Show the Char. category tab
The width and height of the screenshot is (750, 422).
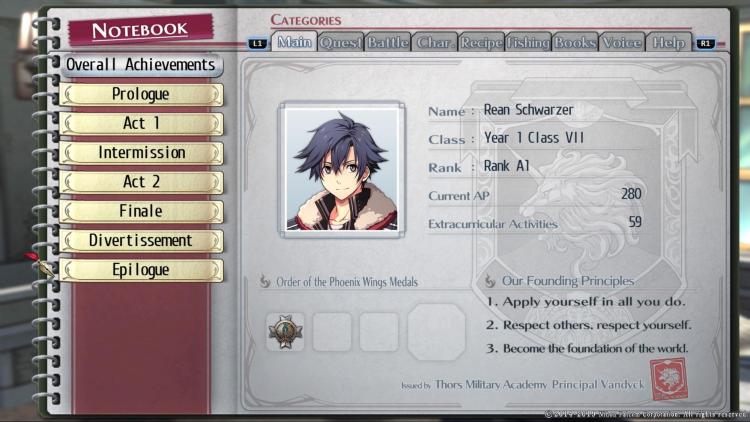click(x=434, y=42)
